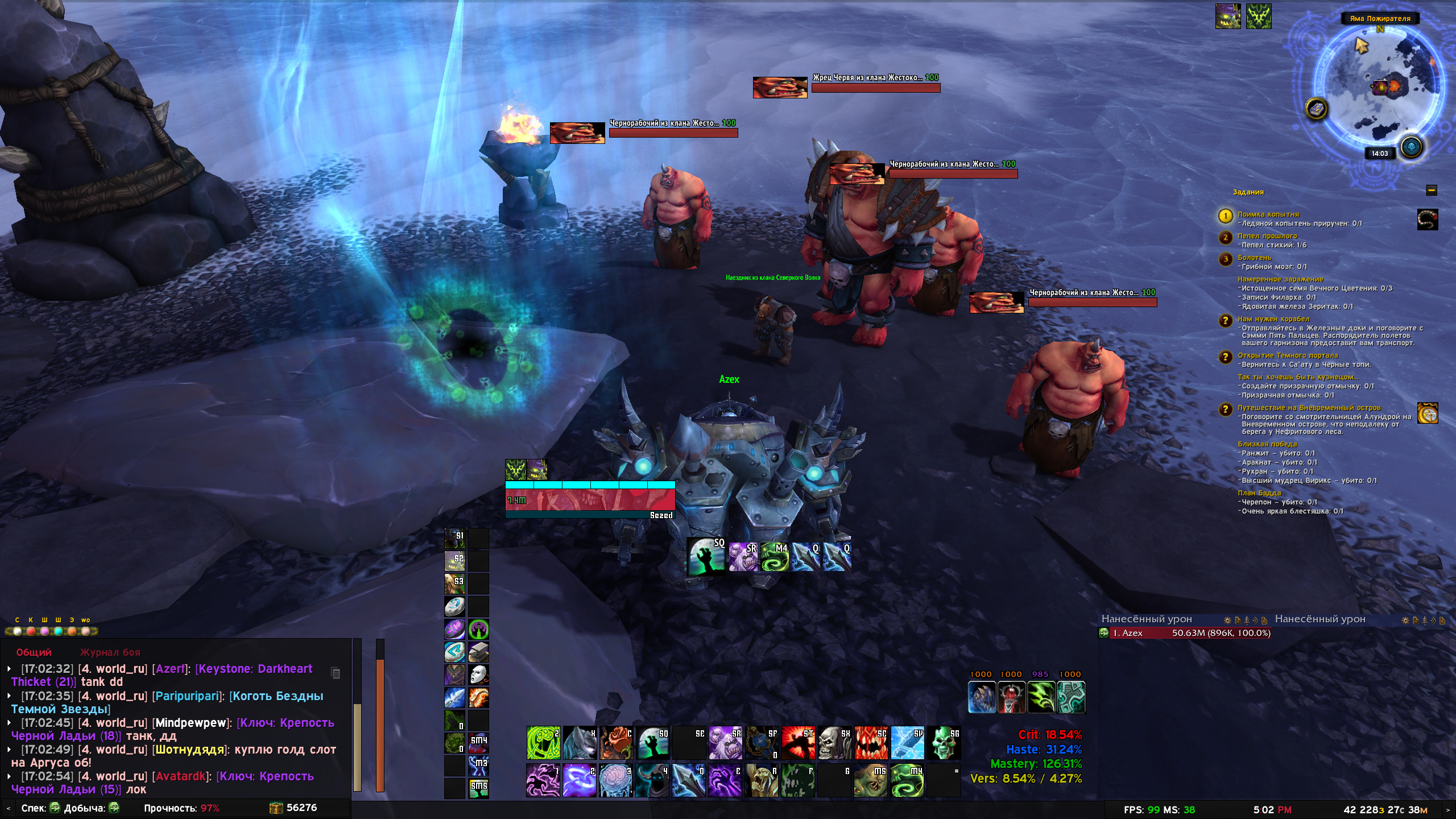The height and width of the screenshot is (819, 1456).
Task: Click the anvil icon slot
Action: tap(478, 652)
